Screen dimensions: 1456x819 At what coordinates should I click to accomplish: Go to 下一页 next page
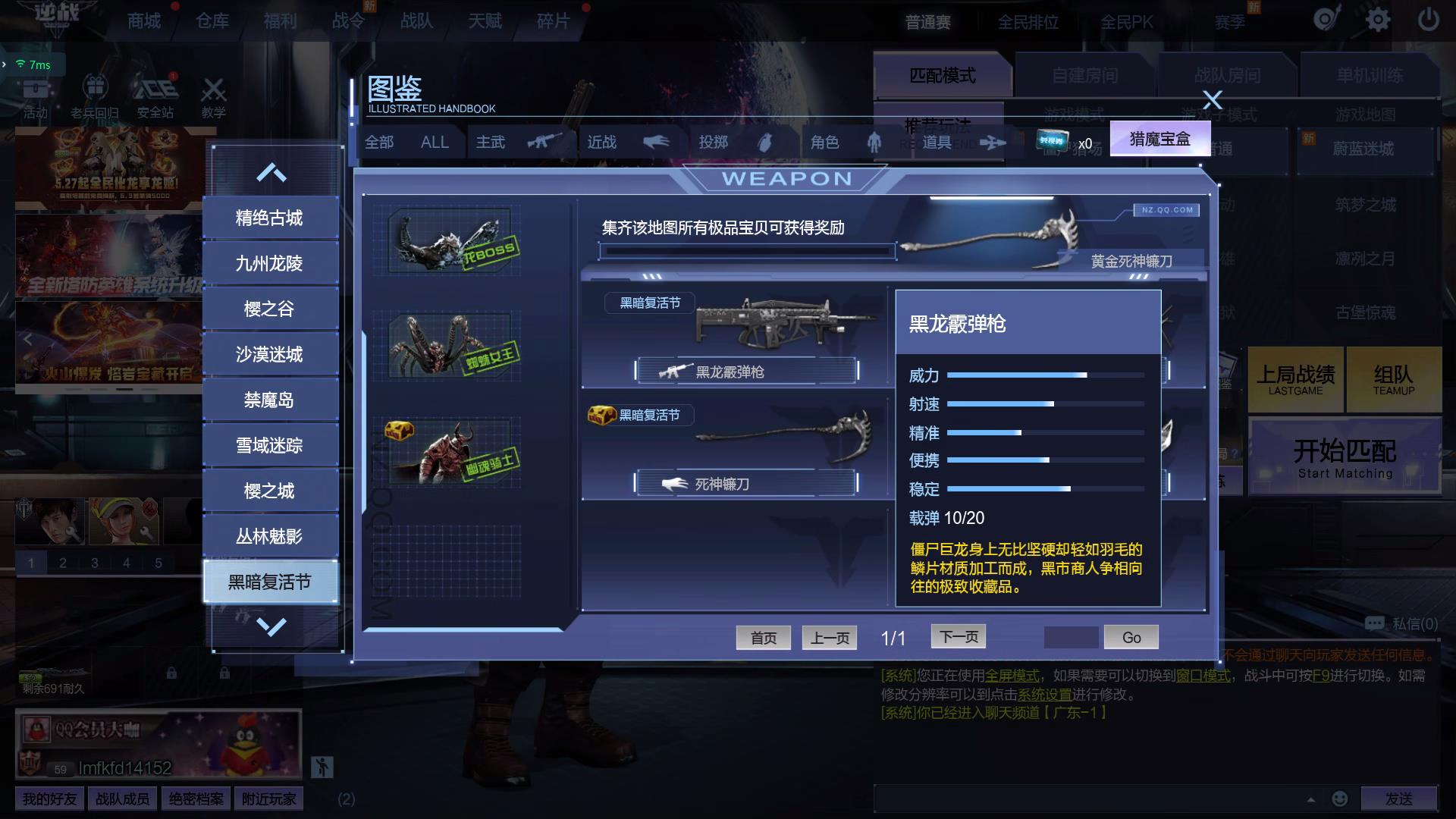pos(958,636)
